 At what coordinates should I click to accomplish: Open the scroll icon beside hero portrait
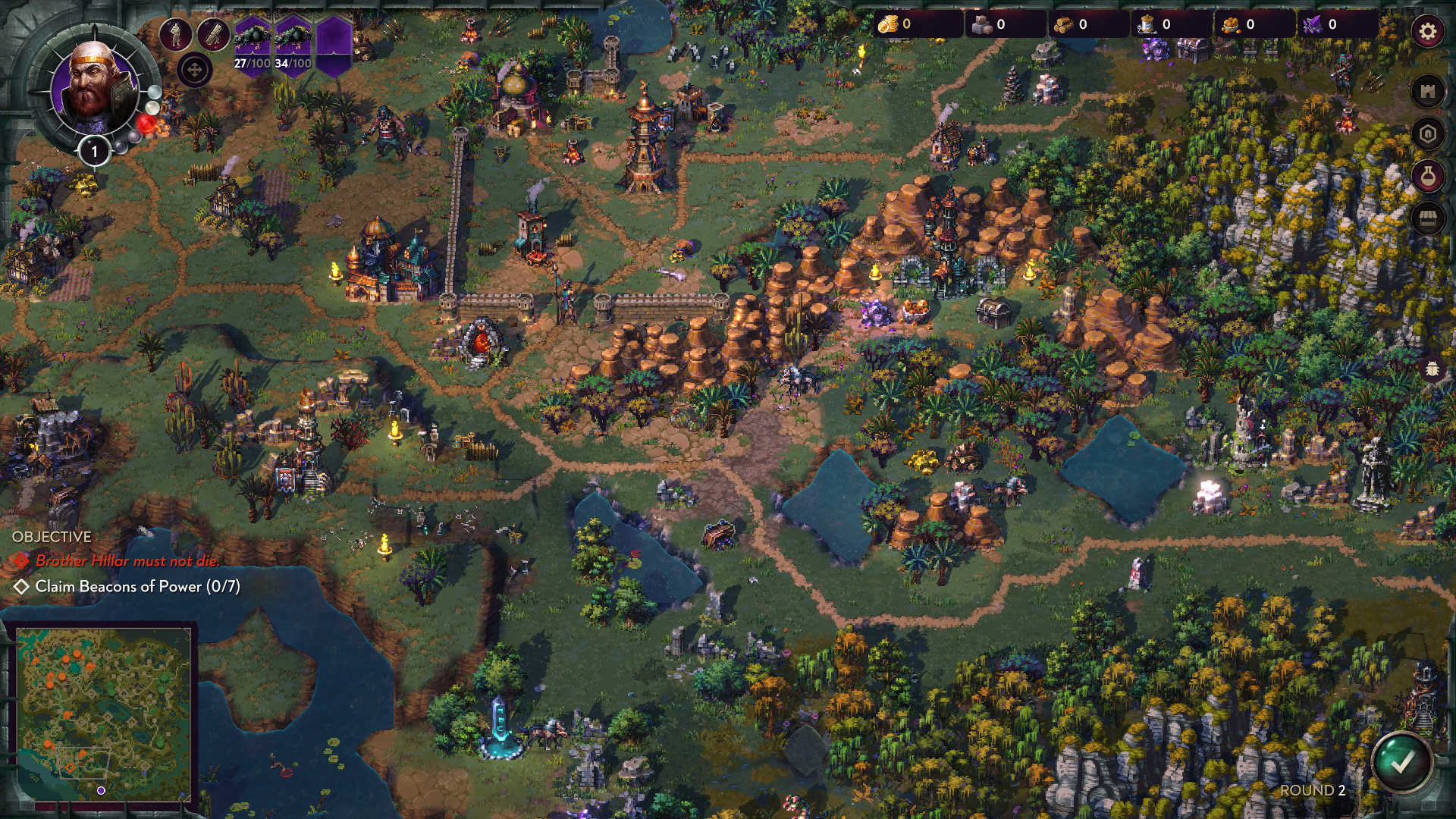[x=214, y=34]
